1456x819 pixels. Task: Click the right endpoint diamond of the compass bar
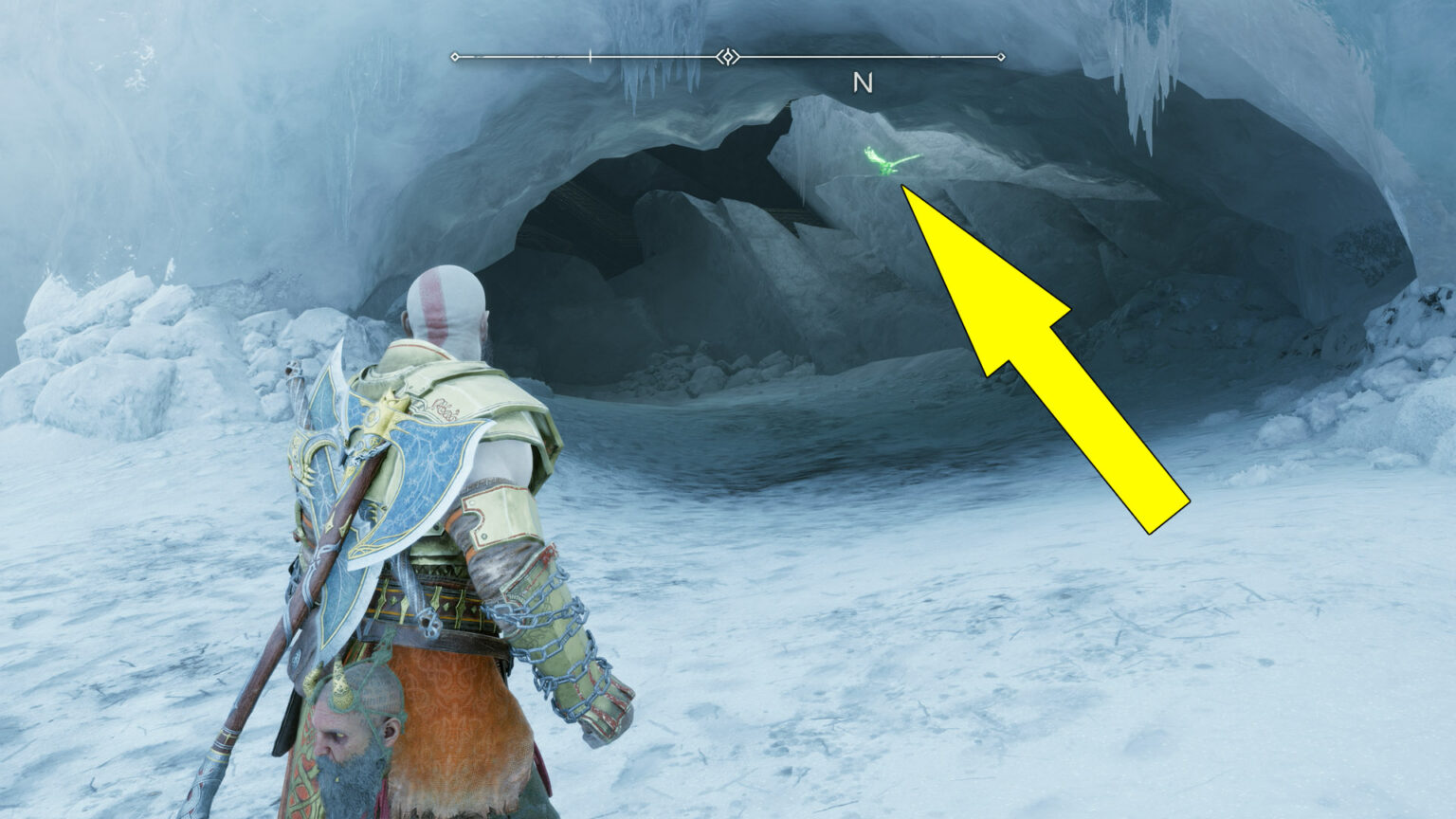(x=1002, y=57)
